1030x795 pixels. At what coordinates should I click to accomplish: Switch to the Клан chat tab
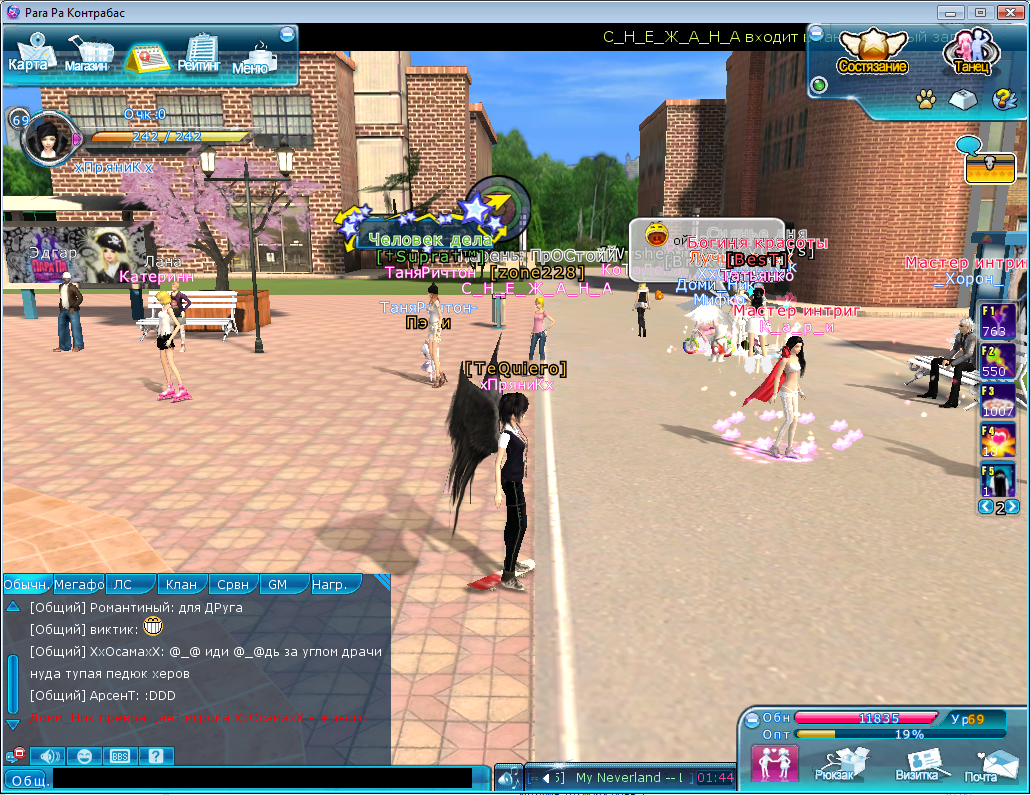181,584
